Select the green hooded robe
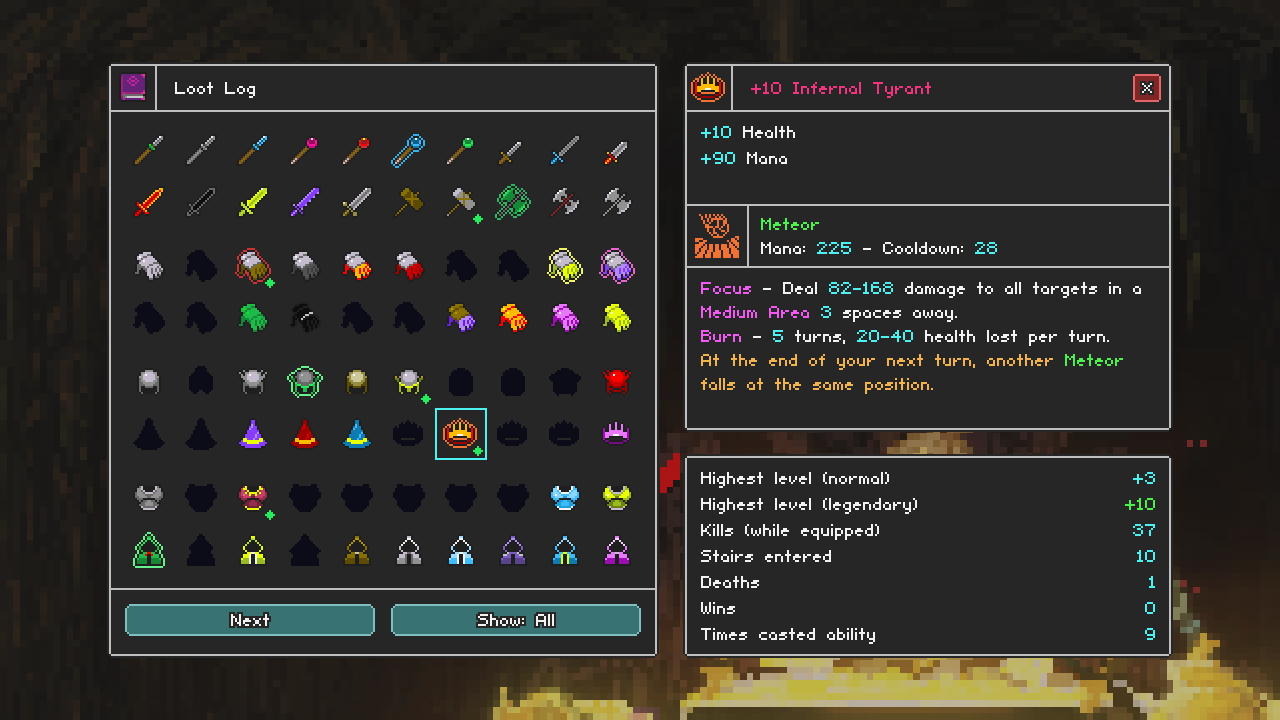Viewport: 1280px width, 720px height. coord(149,549)
